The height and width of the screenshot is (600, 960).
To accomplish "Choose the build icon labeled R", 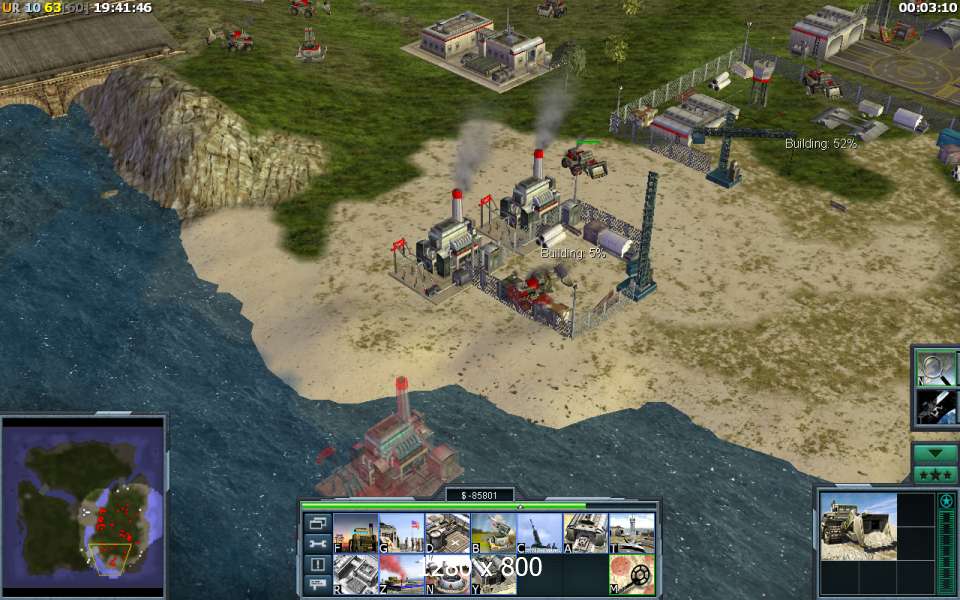I will point(355,575).
